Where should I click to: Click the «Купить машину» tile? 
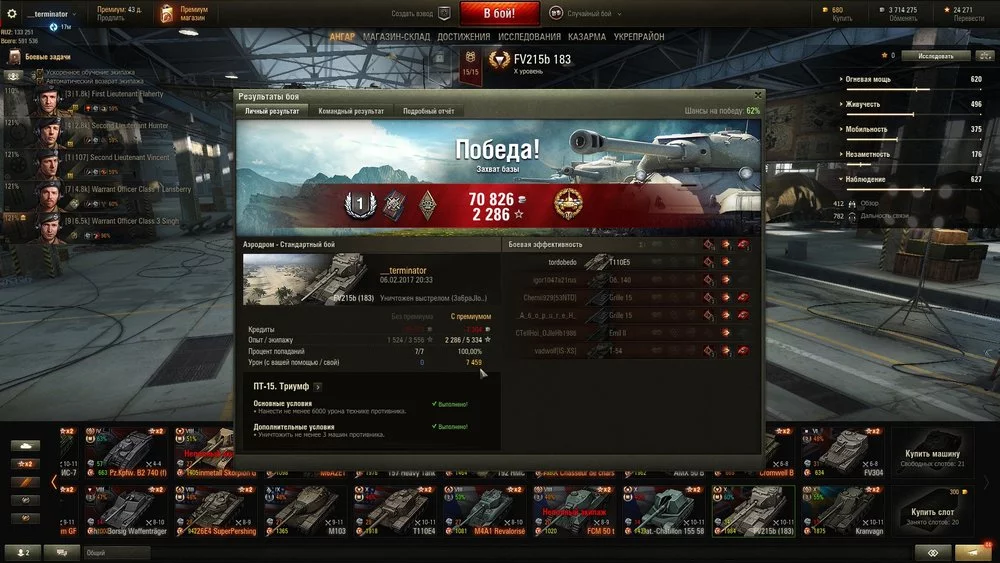pos(932,448)
